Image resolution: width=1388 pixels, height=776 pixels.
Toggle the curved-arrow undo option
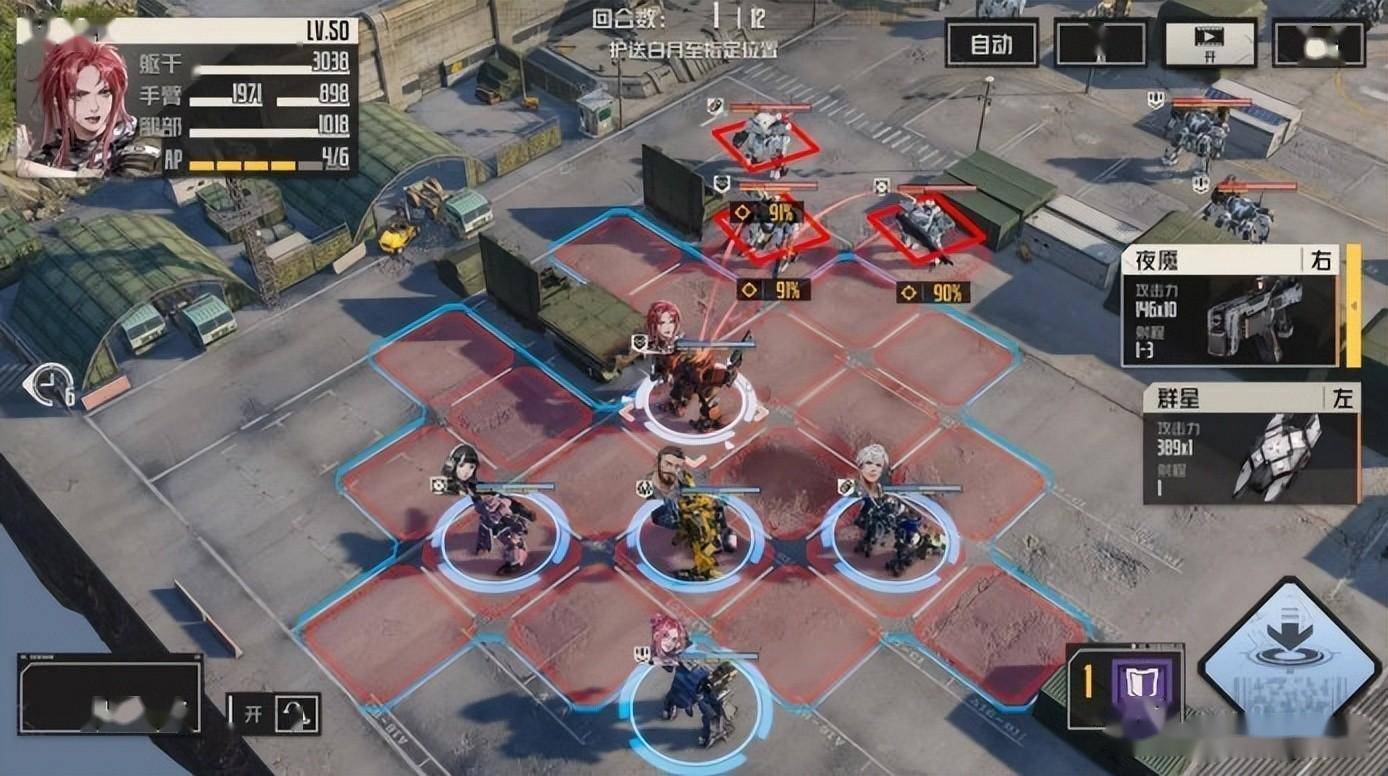click(x=296, y=713)
